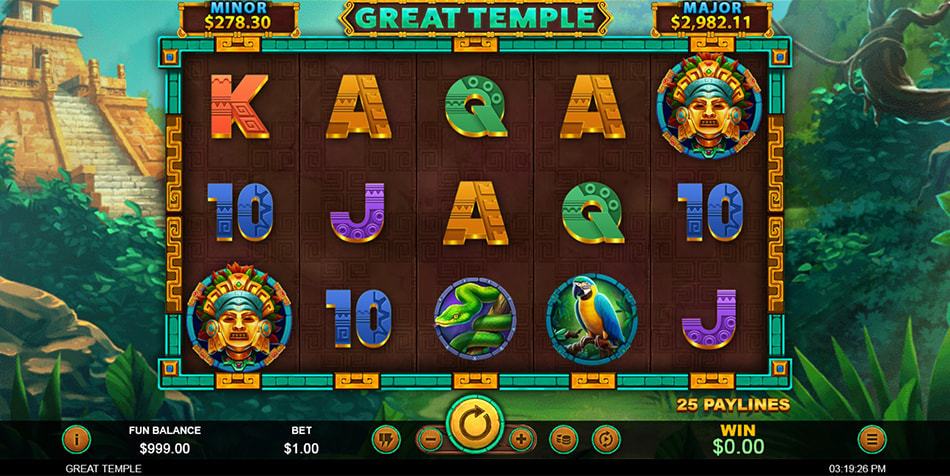Toggle the autoplay button
This screenshot has width=950, height=476.
coord(606,439)
